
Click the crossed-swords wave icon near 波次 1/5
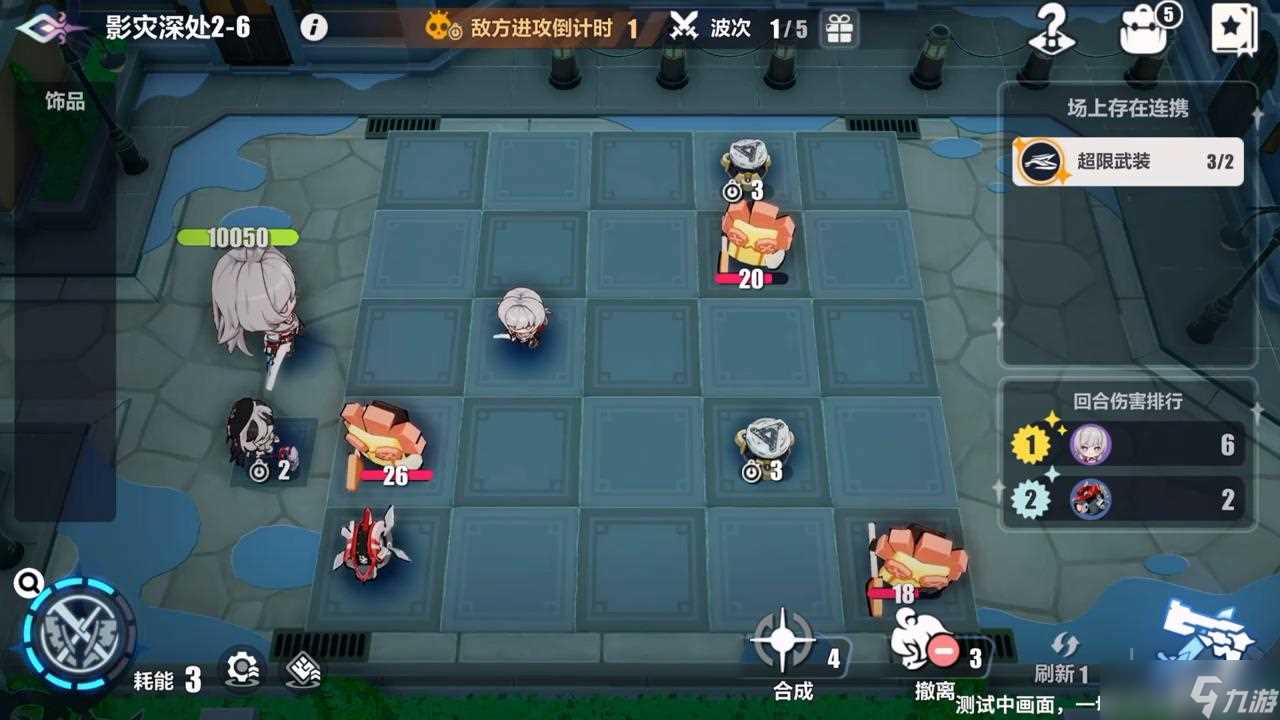pyautogui.click(x=681, y=28)
